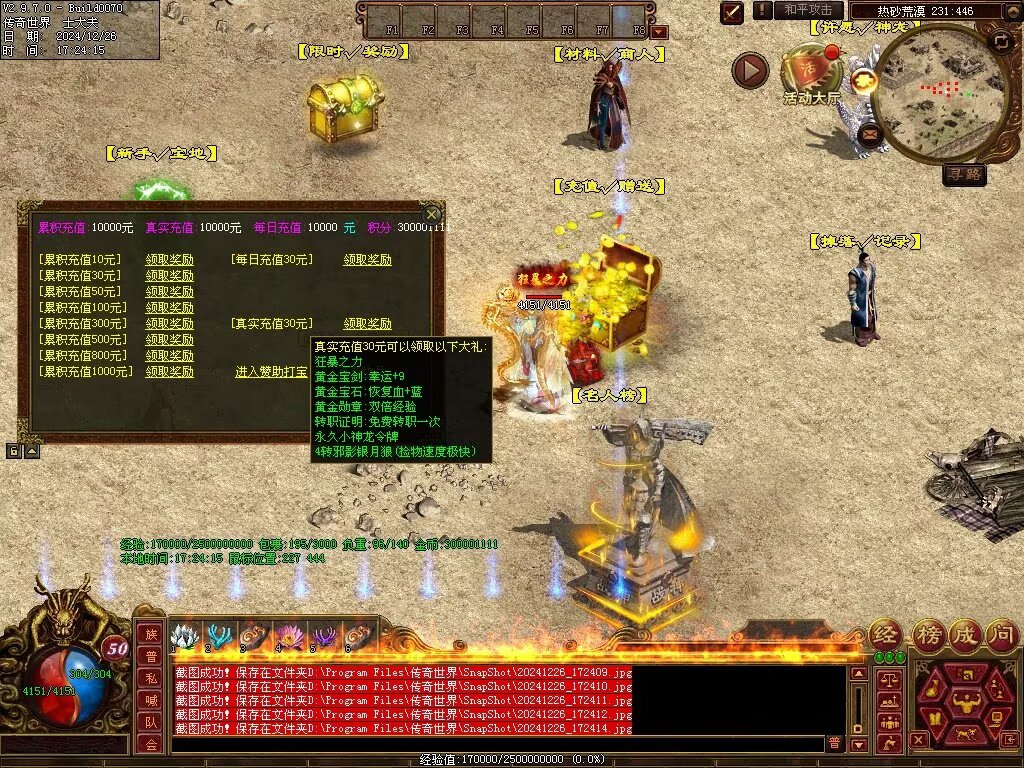Open the circular minimap
Viewport: 1024px width, 768px height.
[x=932, y=95]
